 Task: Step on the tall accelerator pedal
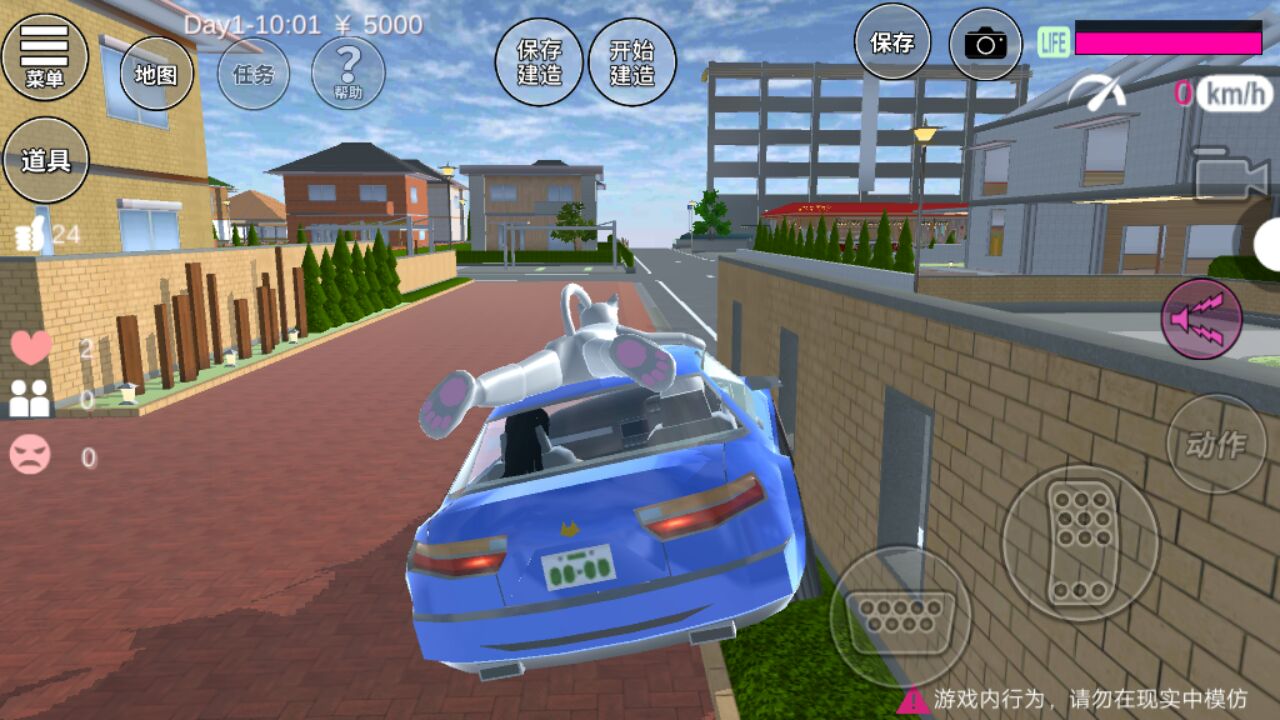tap(1080, 543)
